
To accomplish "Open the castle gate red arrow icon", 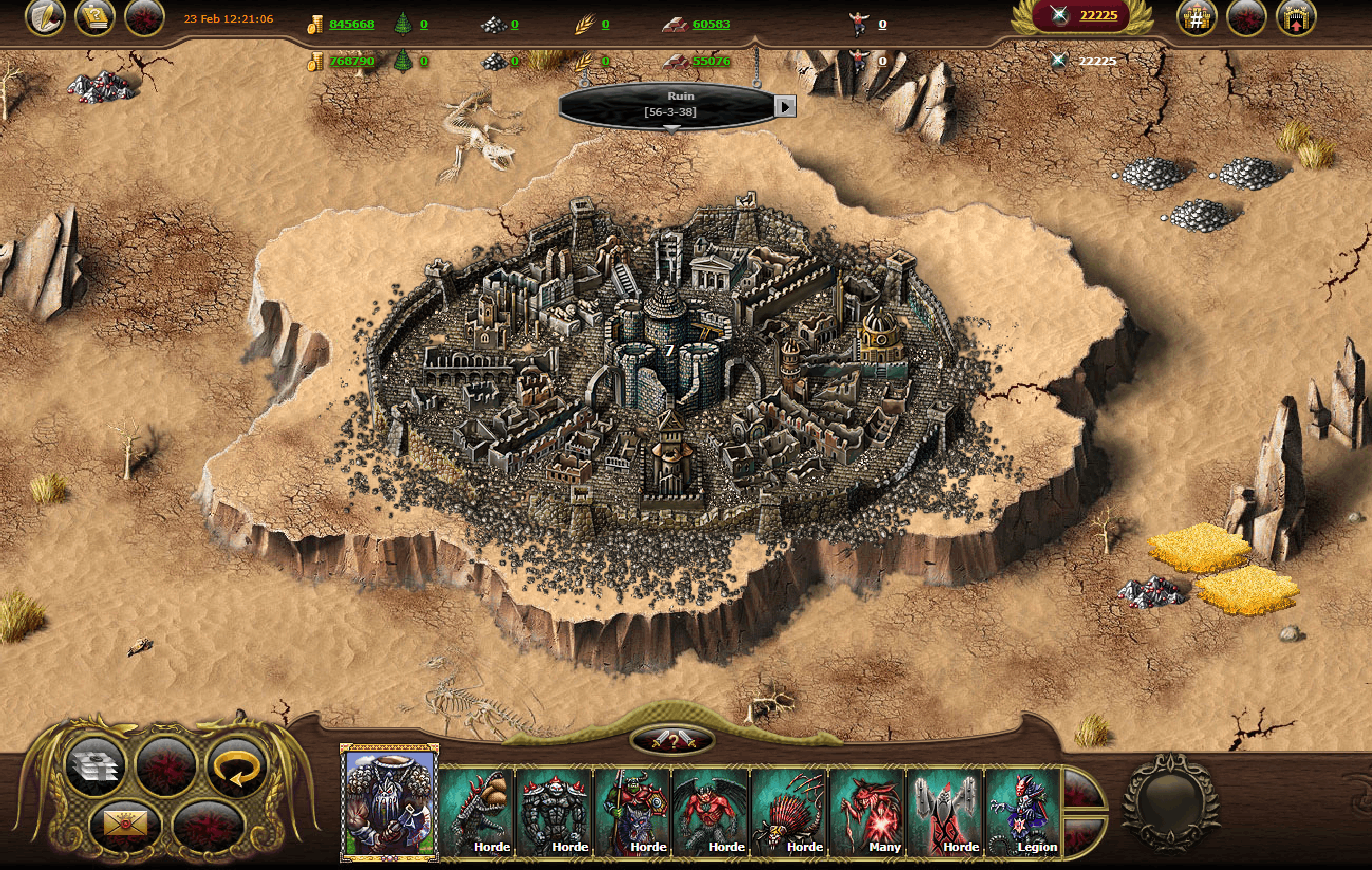I will (x=1296, y=18).
